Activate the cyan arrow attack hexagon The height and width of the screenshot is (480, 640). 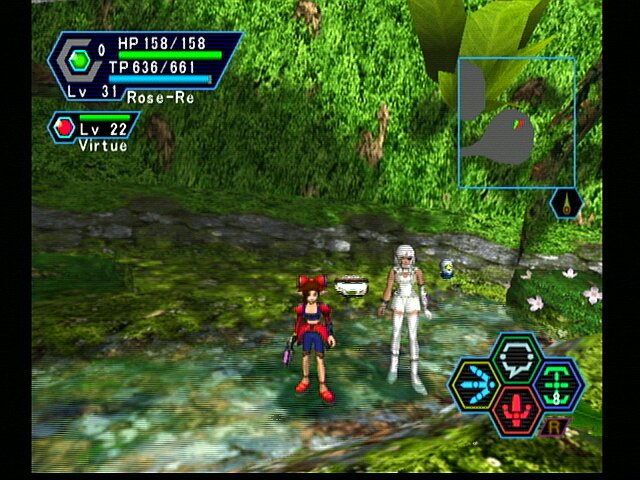point(475,386)
